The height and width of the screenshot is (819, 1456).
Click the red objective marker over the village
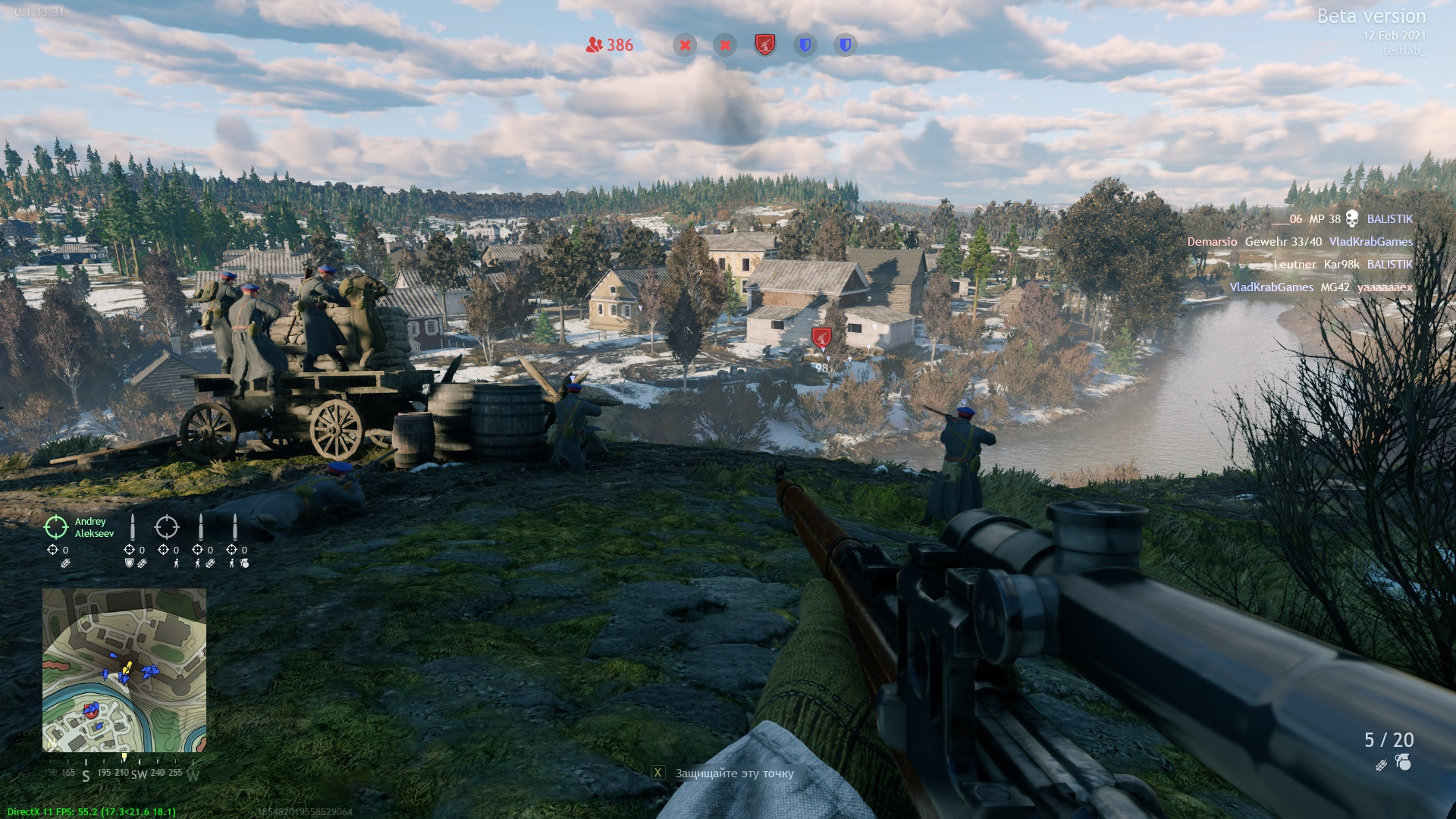(x=821, y=337)
